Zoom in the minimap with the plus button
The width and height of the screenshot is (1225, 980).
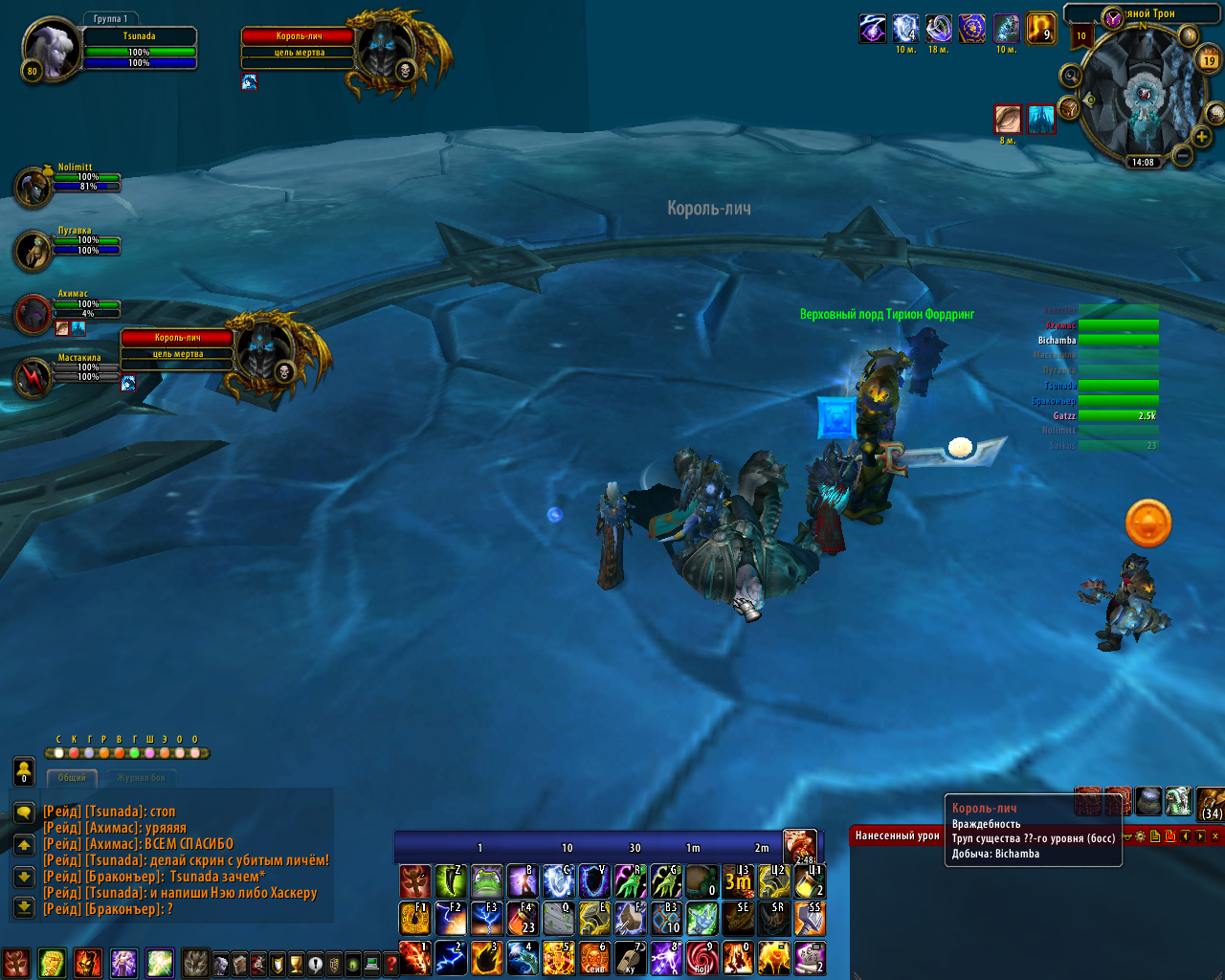tap(1201, 137)
